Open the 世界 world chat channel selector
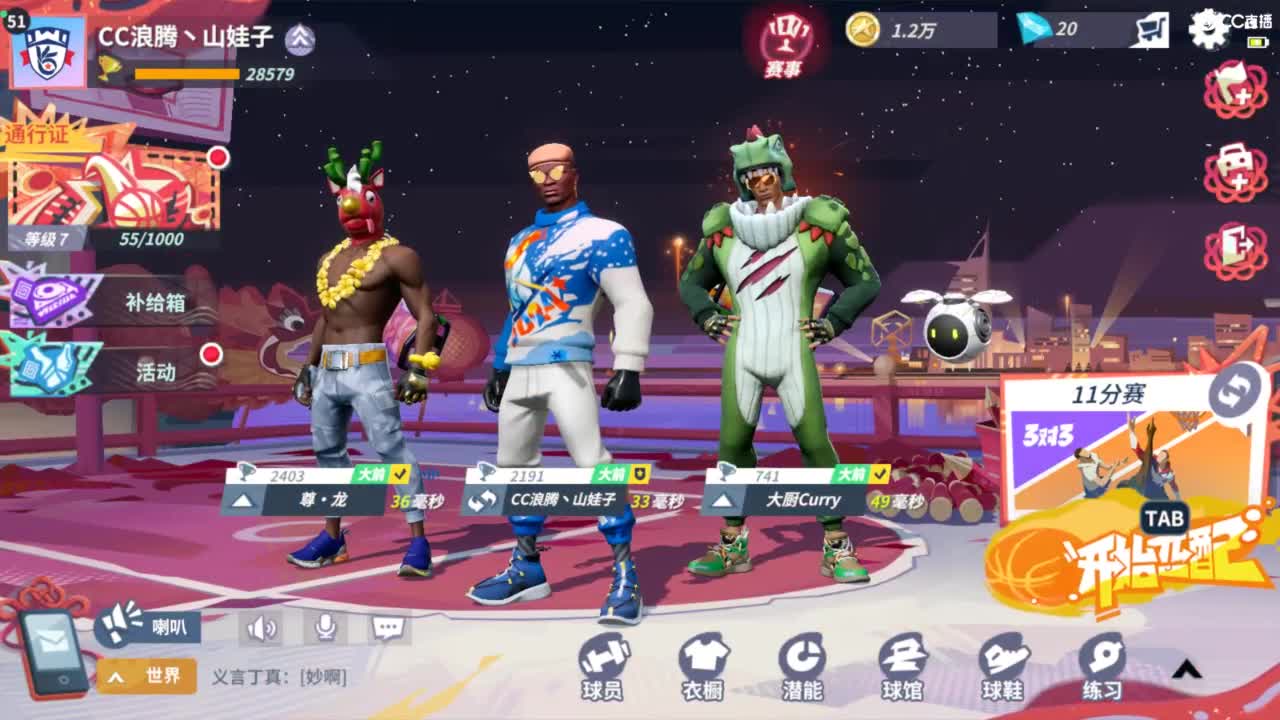Viewport: 1280px width, 720px height. pos(147,677)
